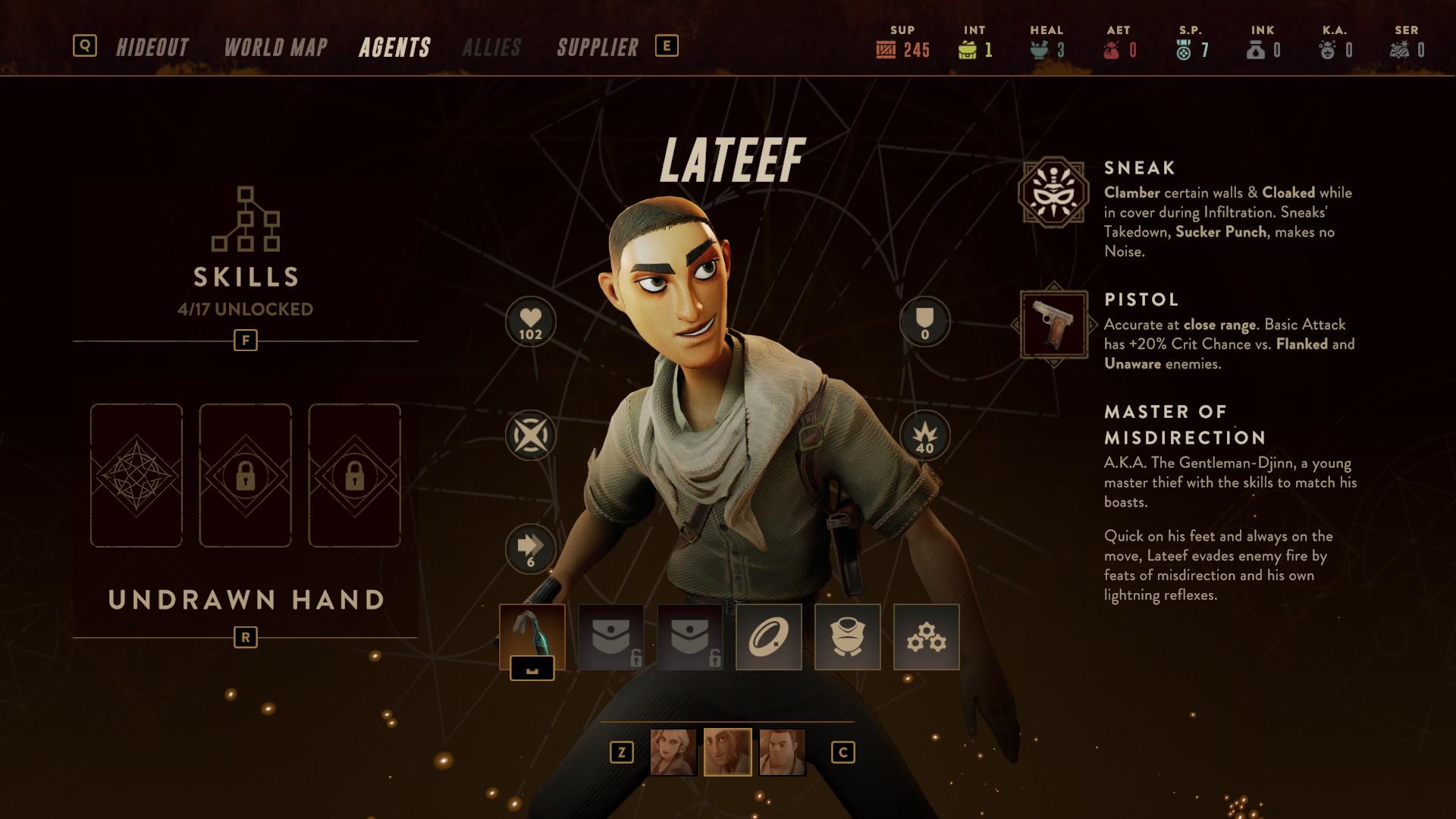Click the Sneak mask class icon
The image size is (1456, 819).
coord(1053,193)
